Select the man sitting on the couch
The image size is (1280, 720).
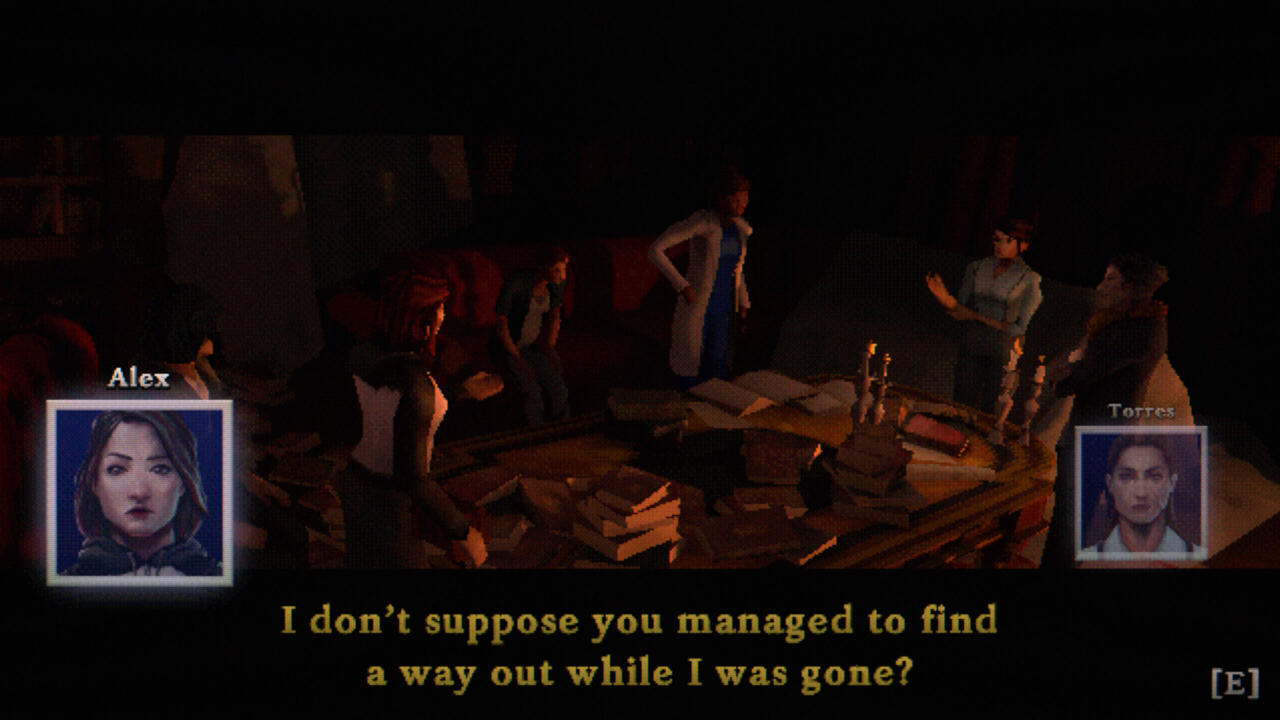[x=540, y=310]
